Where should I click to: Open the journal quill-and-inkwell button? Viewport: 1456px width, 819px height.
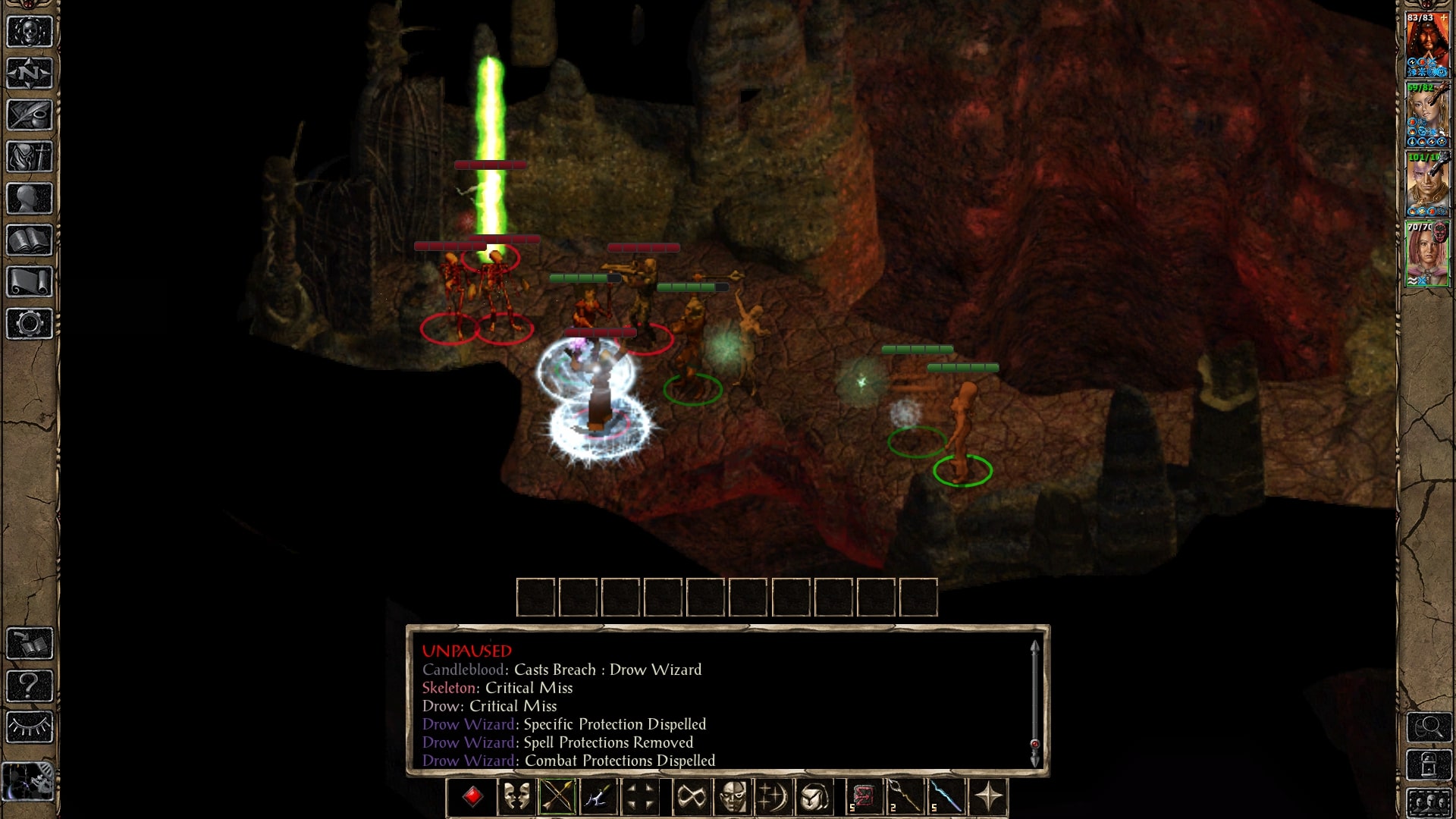click(x=30, y=115)
